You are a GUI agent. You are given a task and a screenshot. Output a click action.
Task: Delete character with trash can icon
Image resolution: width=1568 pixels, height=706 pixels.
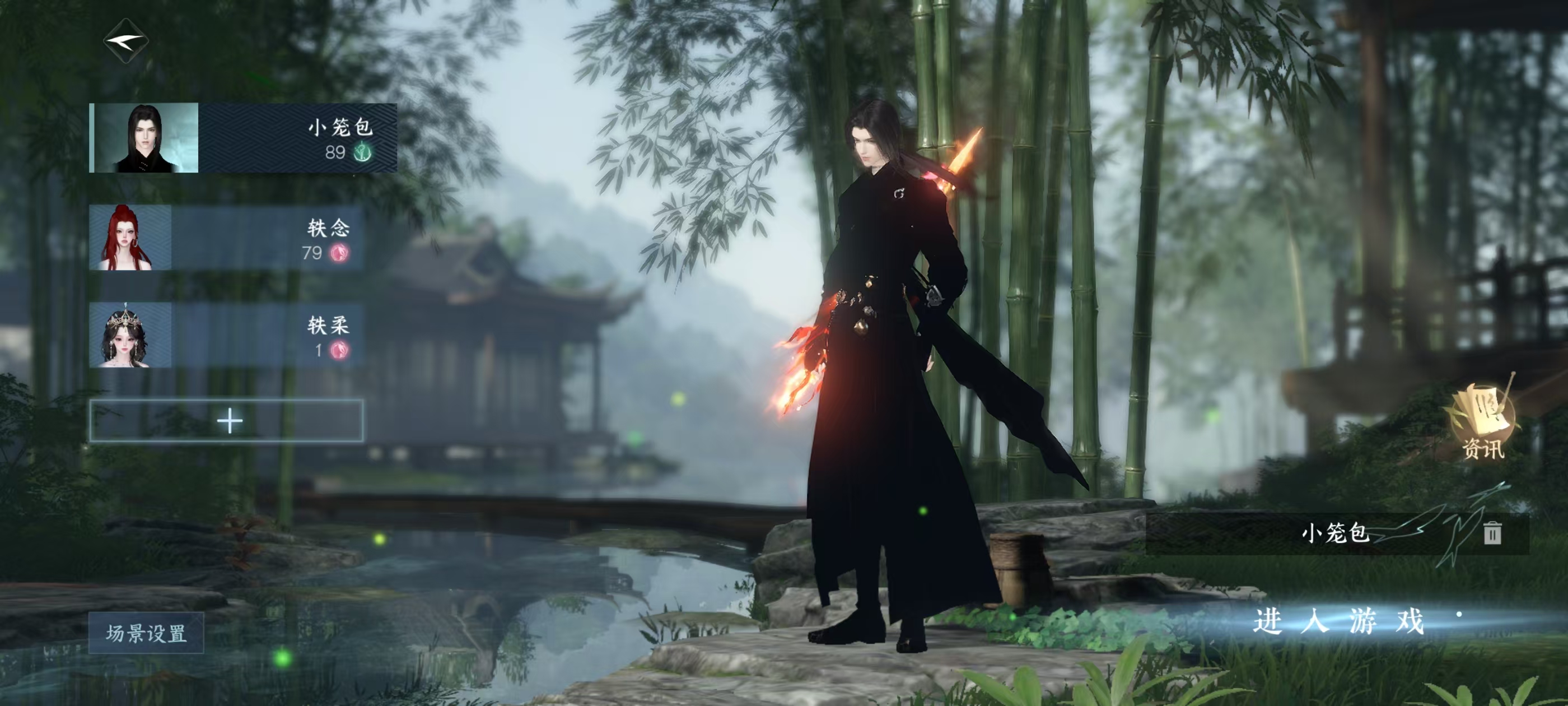point(1492,533)
